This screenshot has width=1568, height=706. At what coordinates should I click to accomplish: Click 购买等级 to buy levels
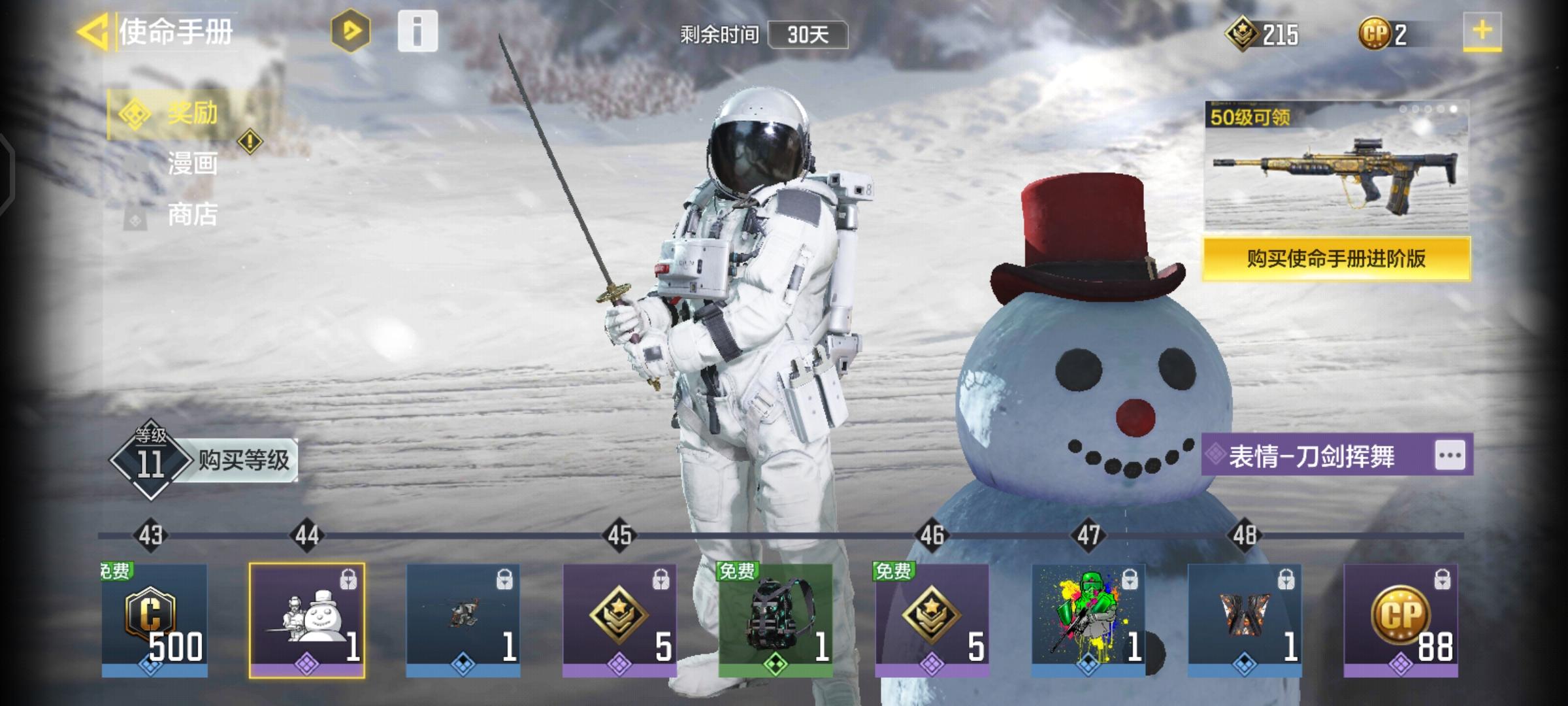tap(243, 460)
